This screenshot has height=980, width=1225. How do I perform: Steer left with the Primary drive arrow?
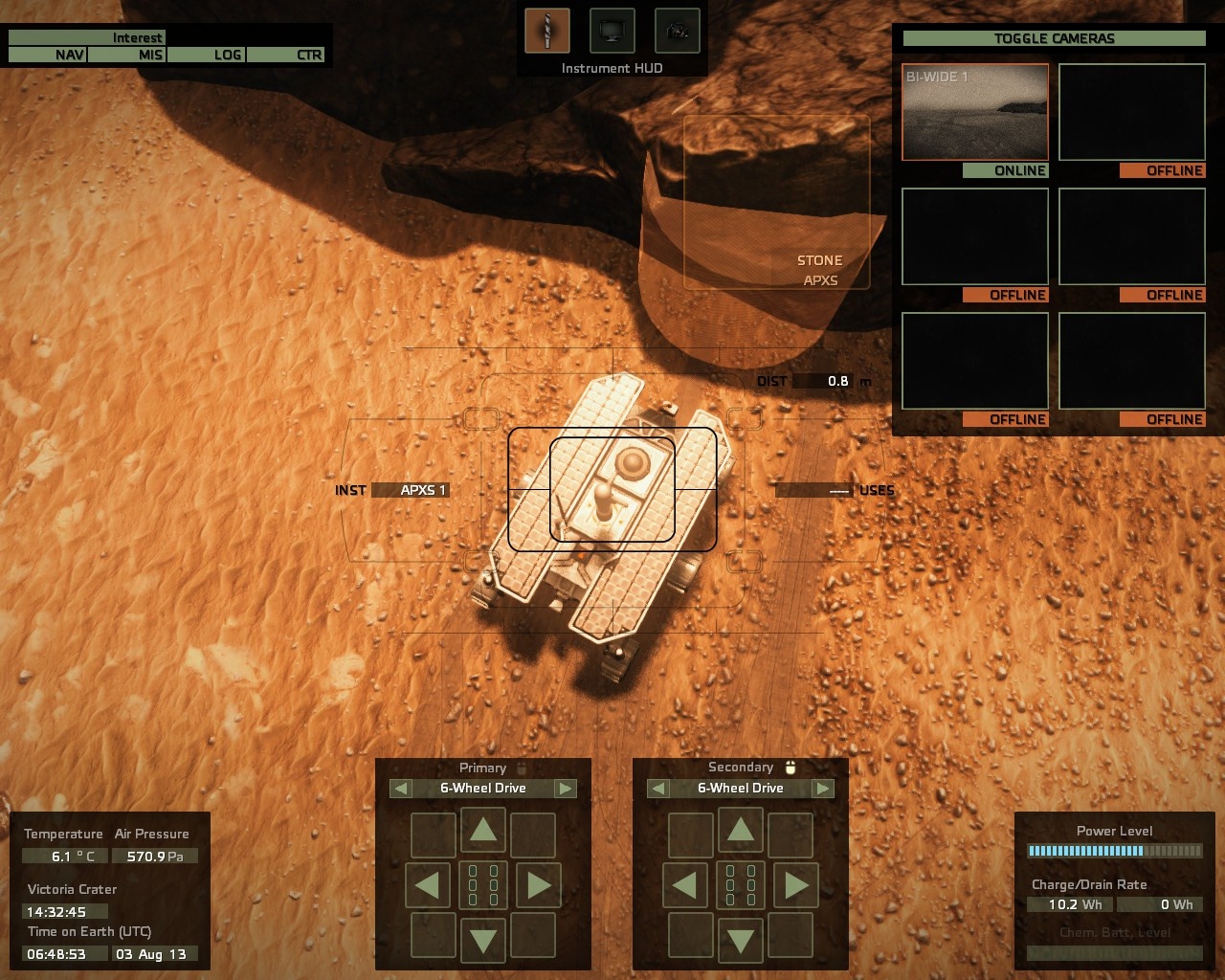[428, 885]
